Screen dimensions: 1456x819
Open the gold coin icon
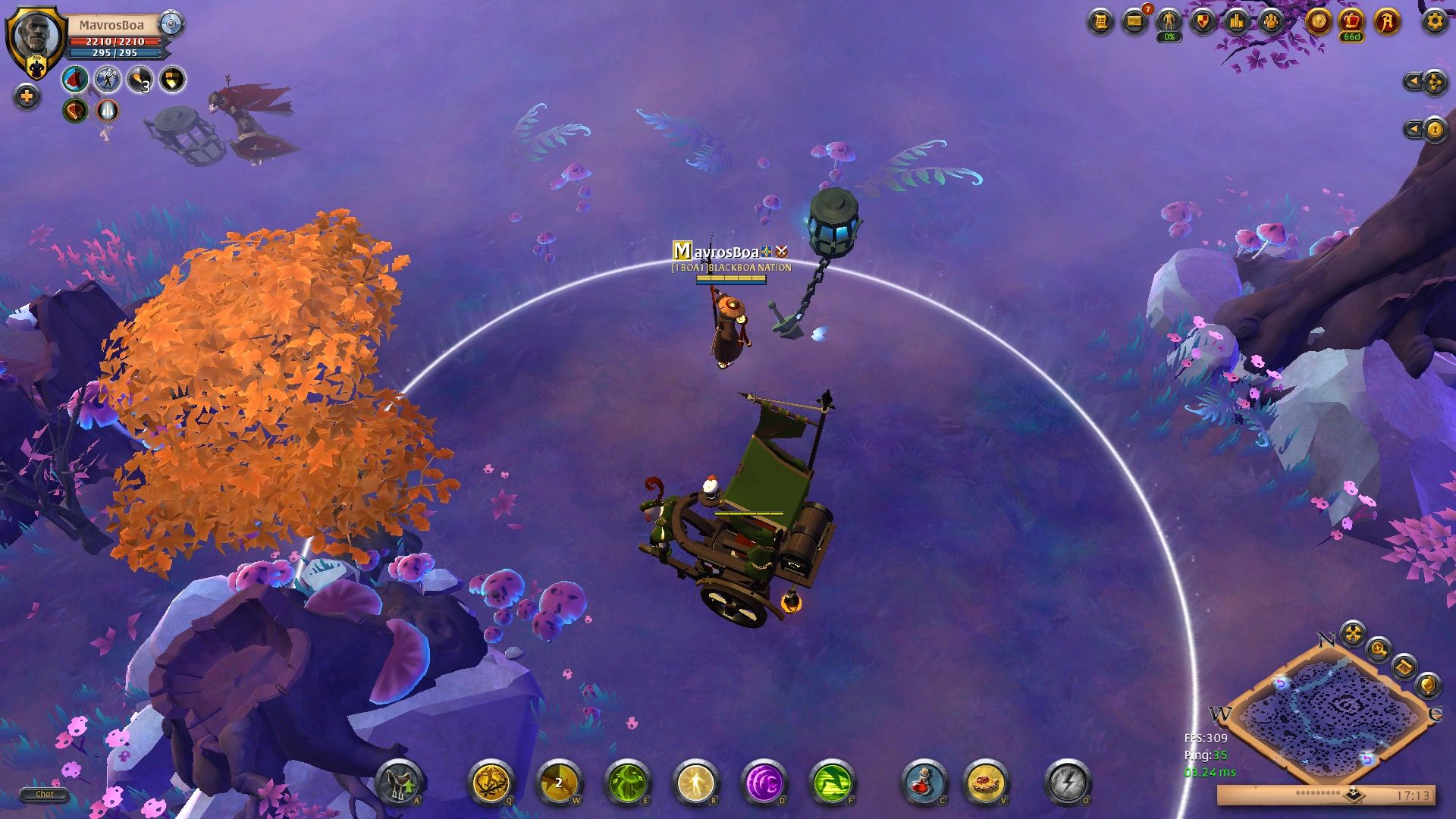coord(1318,21)
